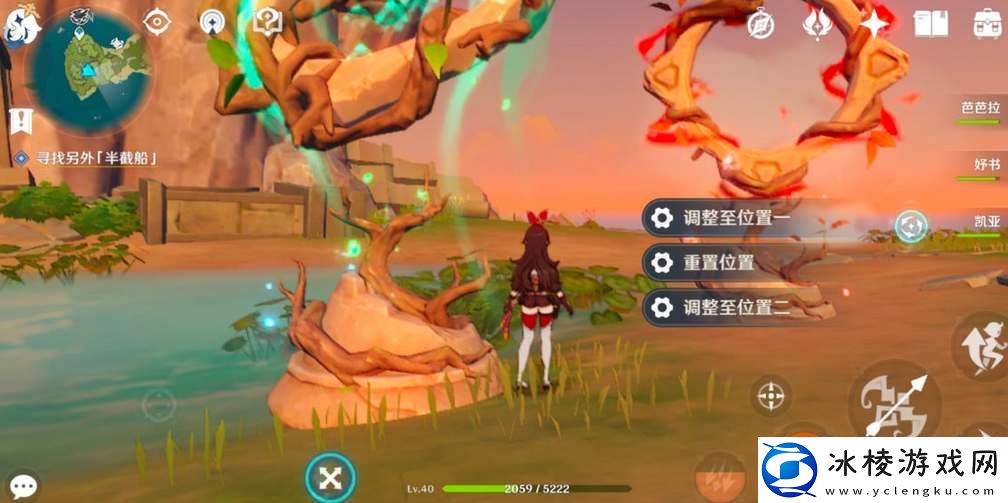Open the backpack inventory icon
This screenshot has height=503, width=1008.
[x=988, y=24]
